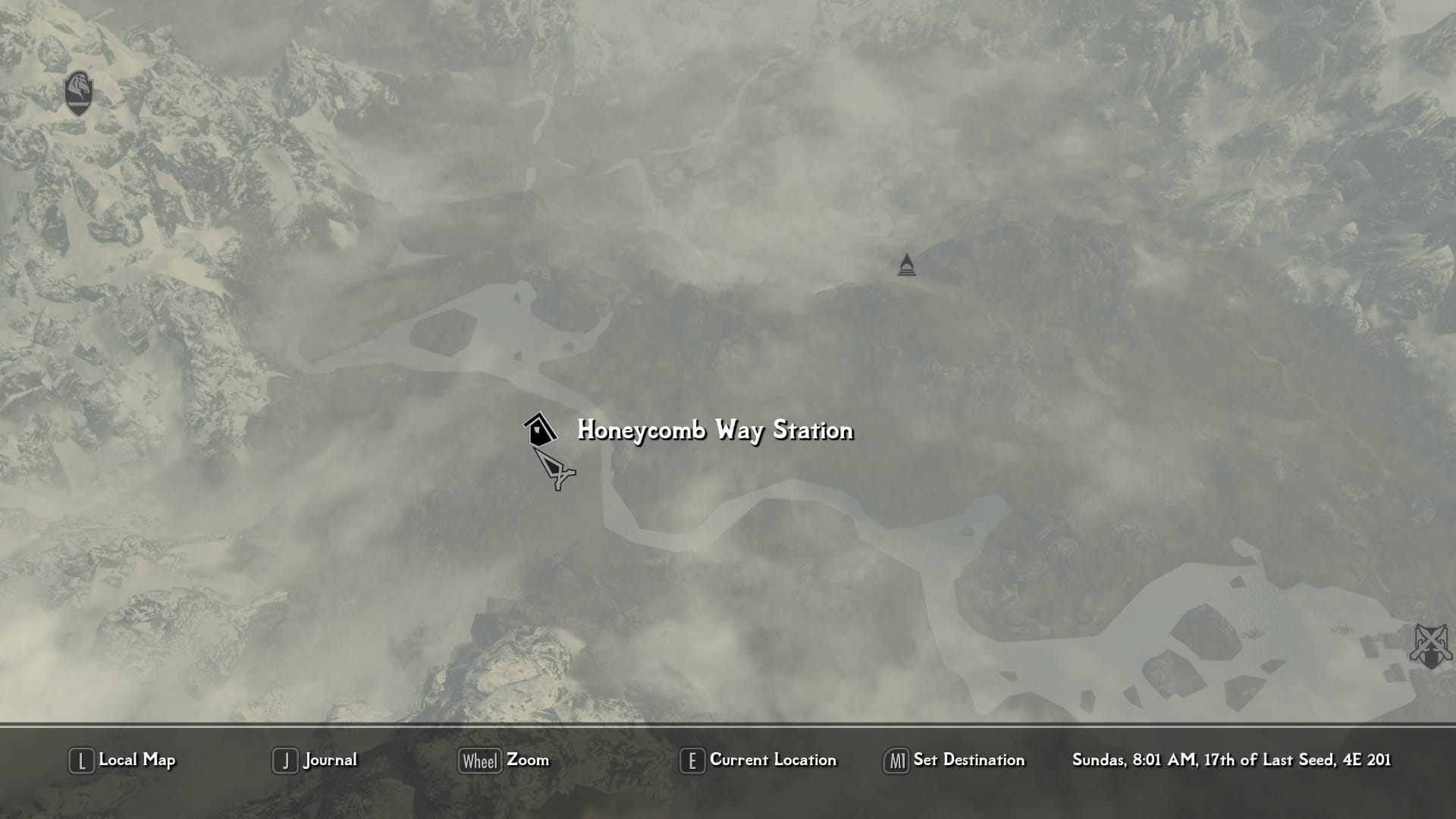
Task: Click the horse-head shield map marker
Action: pyautogui.click(x=79, y=93)
